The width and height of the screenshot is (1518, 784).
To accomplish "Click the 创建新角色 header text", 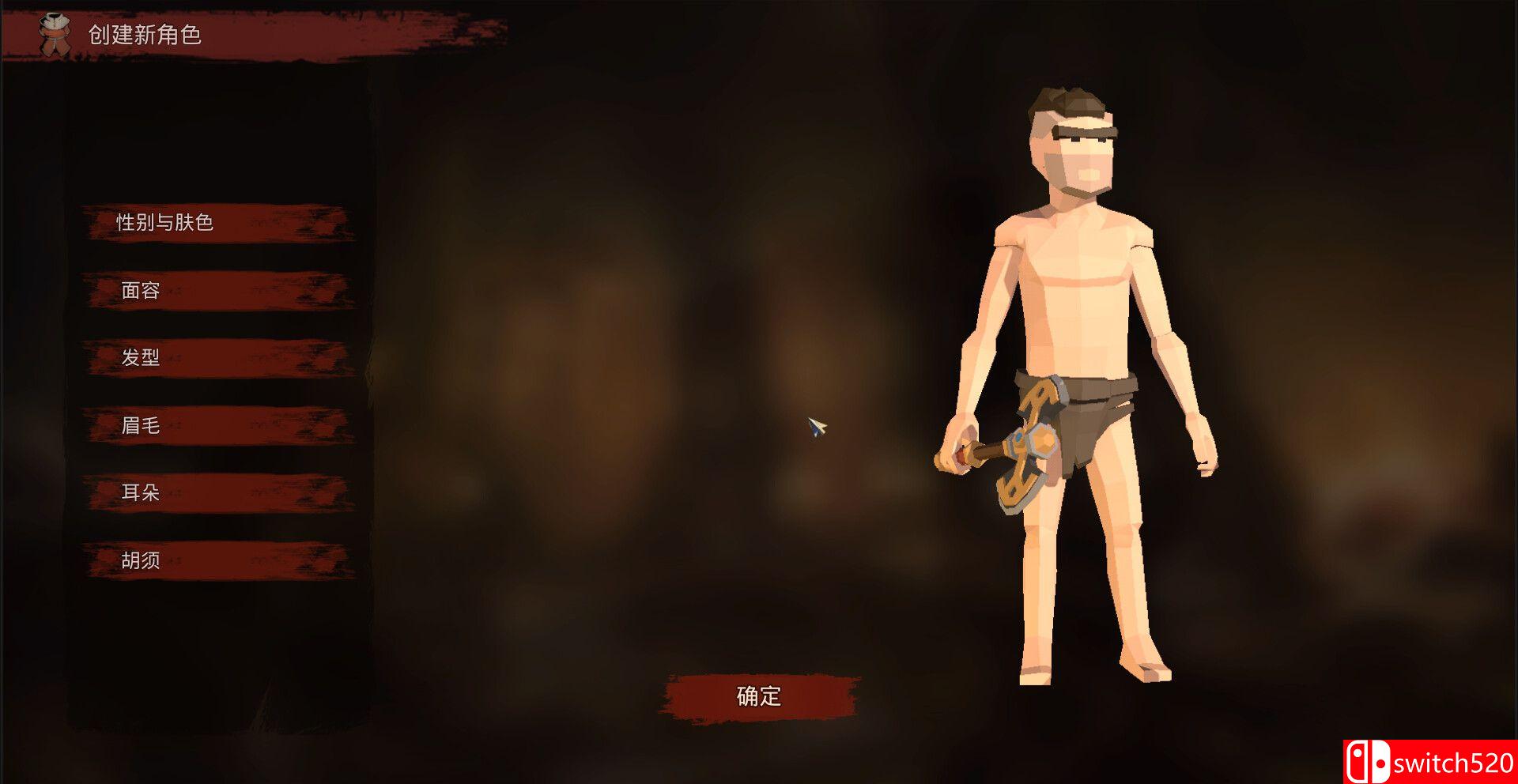I will [x=145, y=35].
